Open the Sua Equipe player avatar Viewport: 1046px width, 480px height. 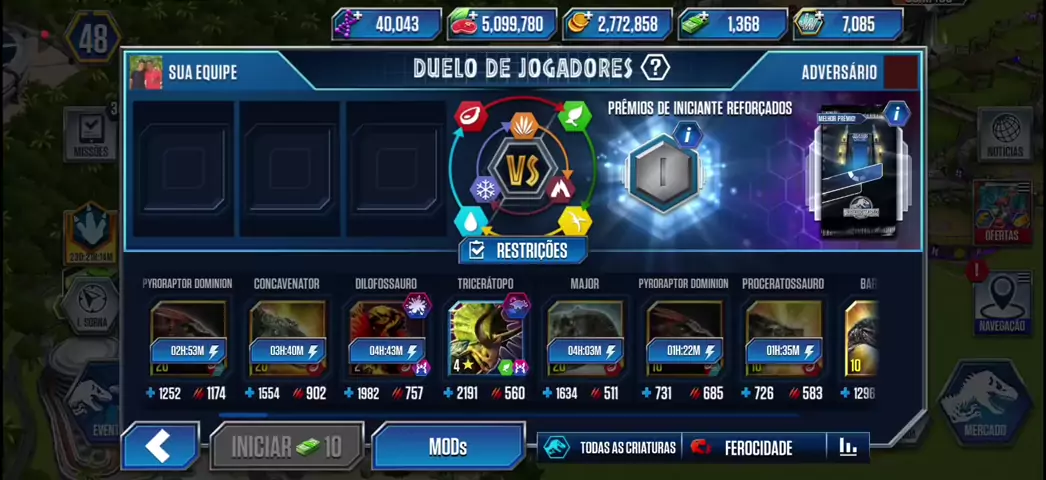click(x=146, y=72)
